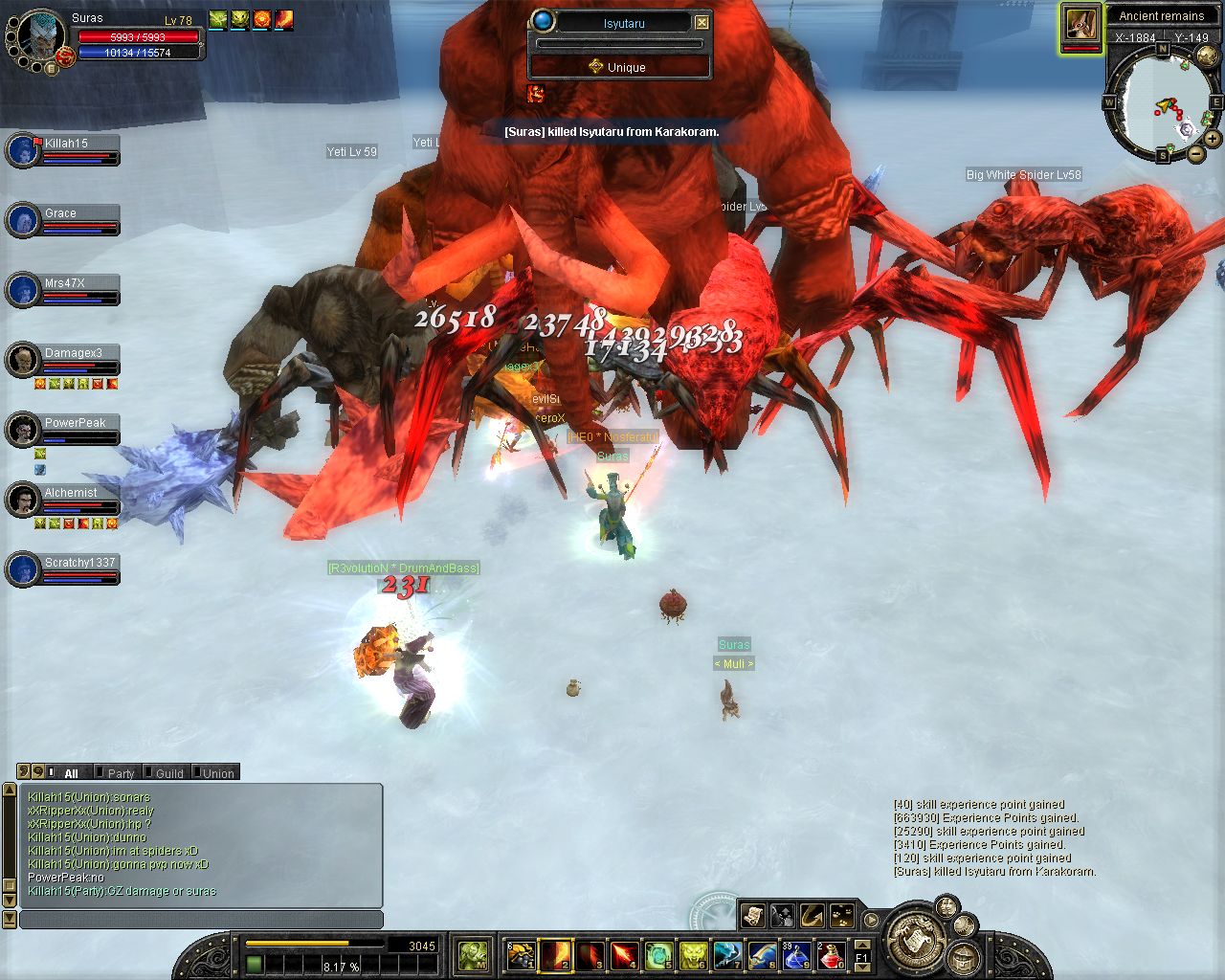Click the chat message input field

tap(201, 920)
